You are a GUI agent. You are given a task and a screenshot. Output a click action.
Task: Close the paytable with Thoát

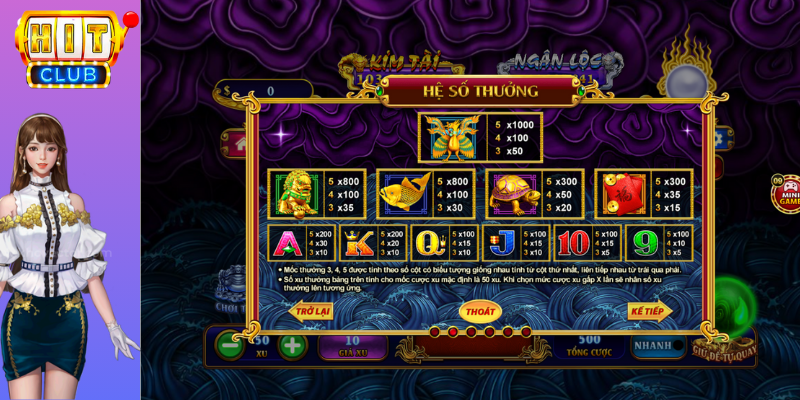(480, 311)
